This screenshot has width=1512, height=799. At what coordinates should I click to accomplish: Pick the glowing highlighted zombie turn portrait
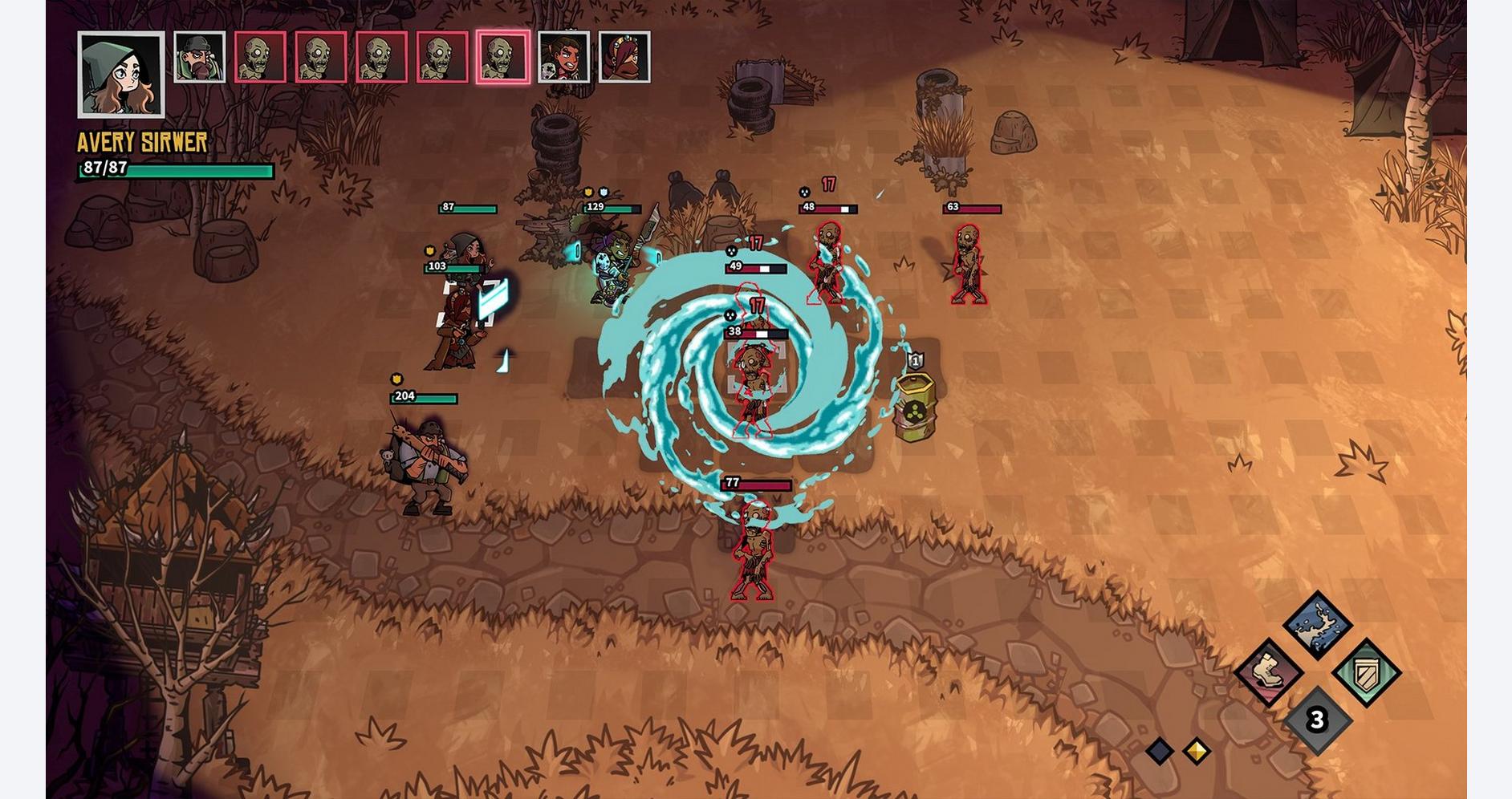click(x=503, y=57)
